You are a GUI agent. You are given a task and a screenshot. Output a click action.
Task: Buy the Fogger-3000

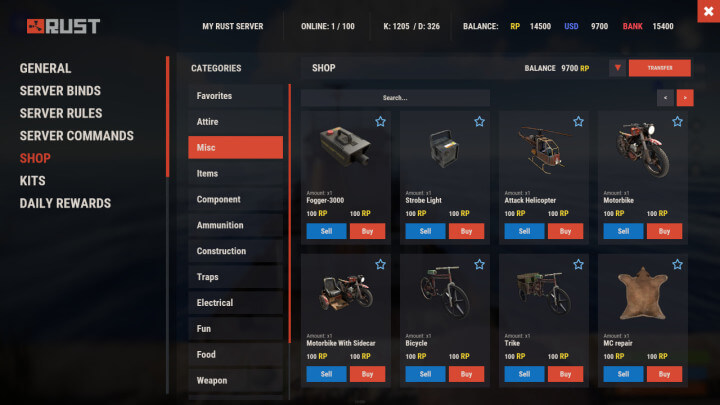(368, 231)
